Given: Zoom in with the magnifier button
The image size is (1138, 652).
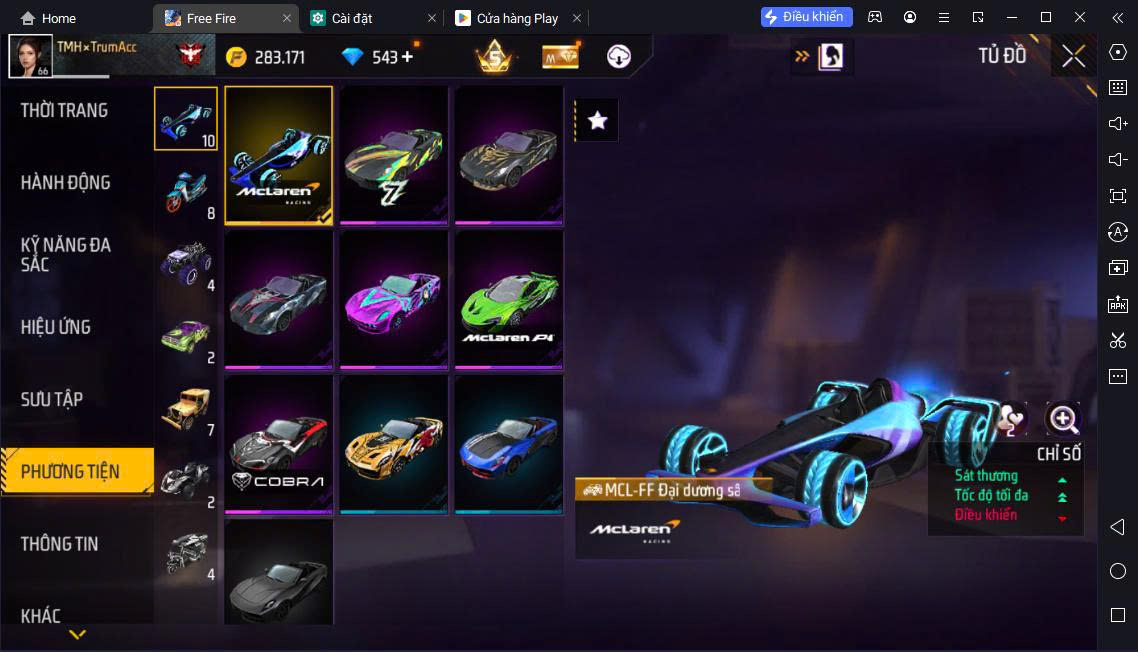Looking at the screenshot, I should coord(1062,419).
